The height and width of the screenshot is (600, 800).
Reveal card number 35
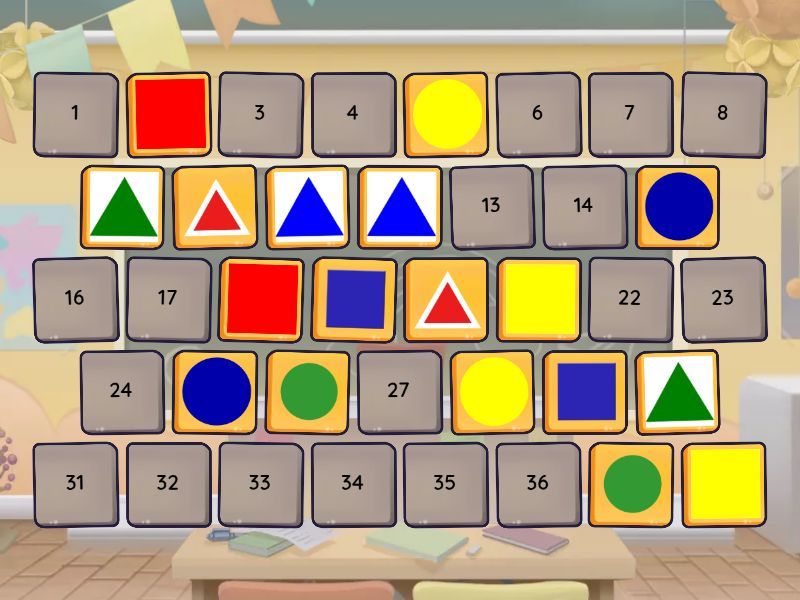pyautogui.click(x=445, y=483)
